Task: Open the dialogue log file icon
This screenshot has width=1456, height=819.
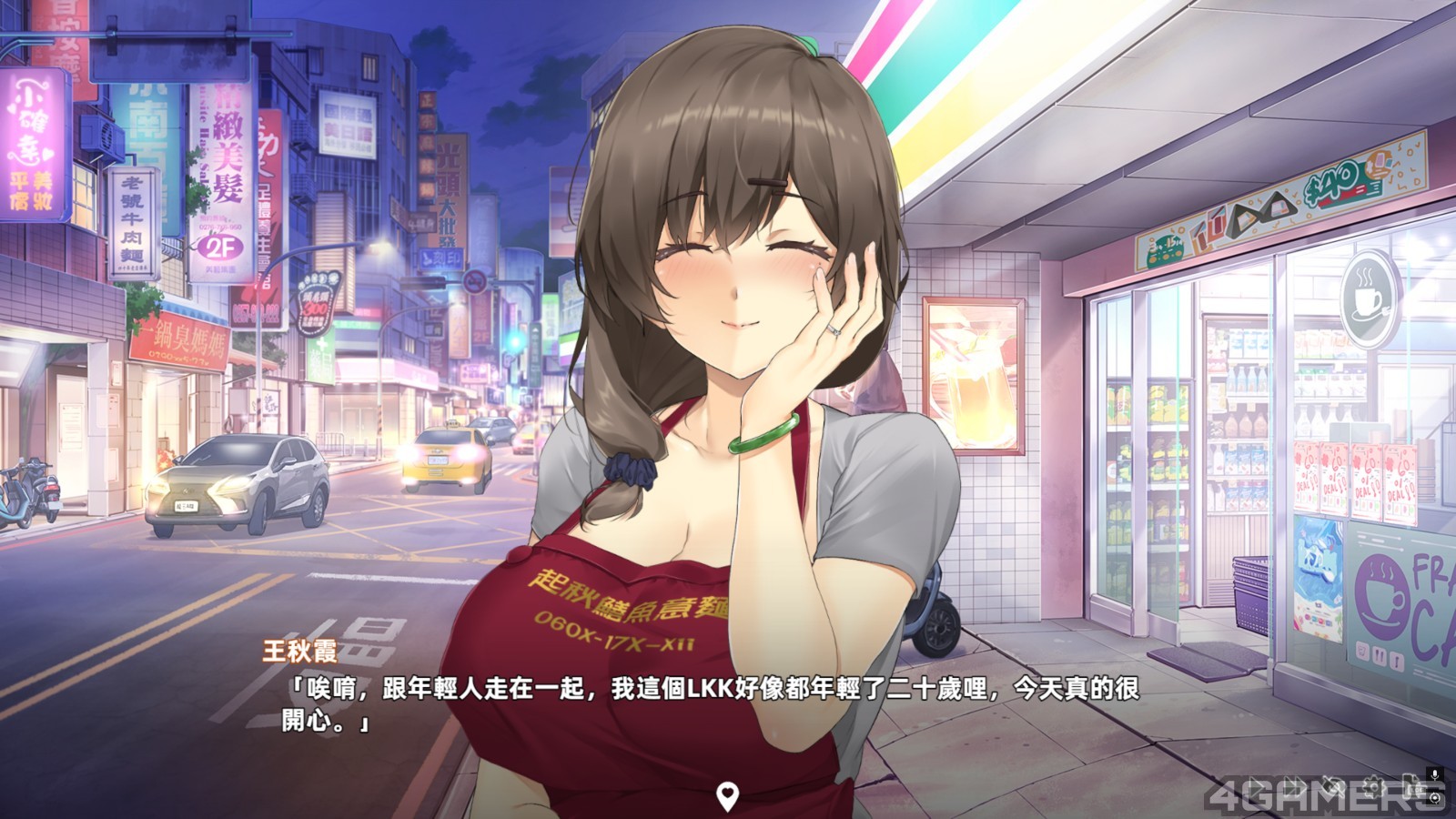Action: click(1412, 788)
